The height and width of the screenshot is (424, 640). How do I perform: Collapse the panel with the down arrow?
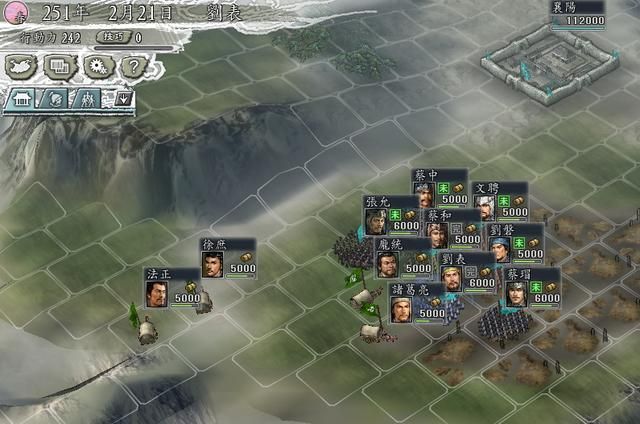coord(123,98)
